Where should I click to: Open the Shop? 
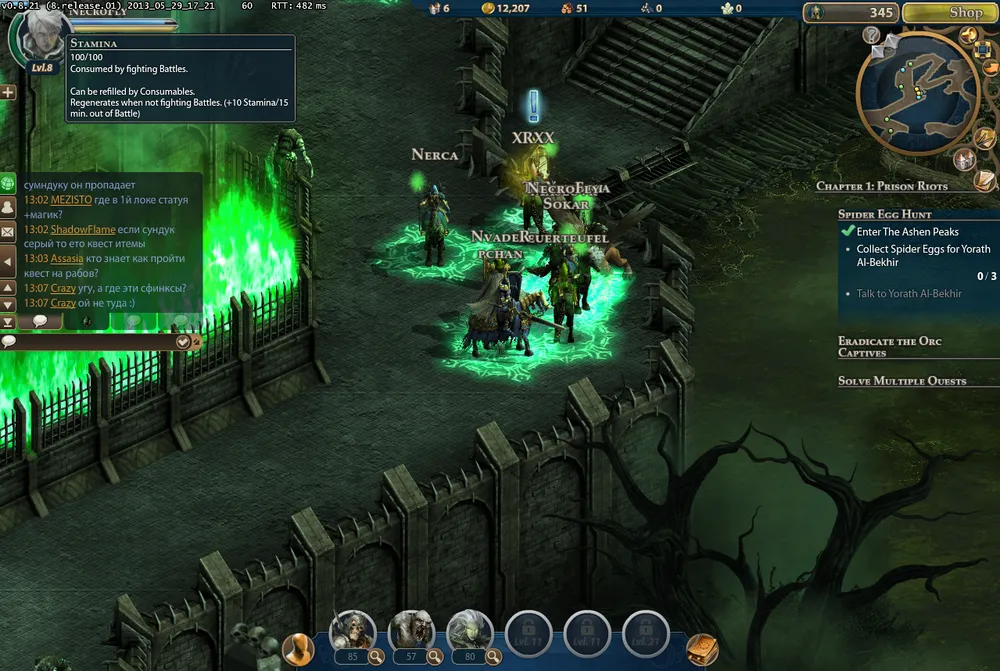[x=949, y=13]
